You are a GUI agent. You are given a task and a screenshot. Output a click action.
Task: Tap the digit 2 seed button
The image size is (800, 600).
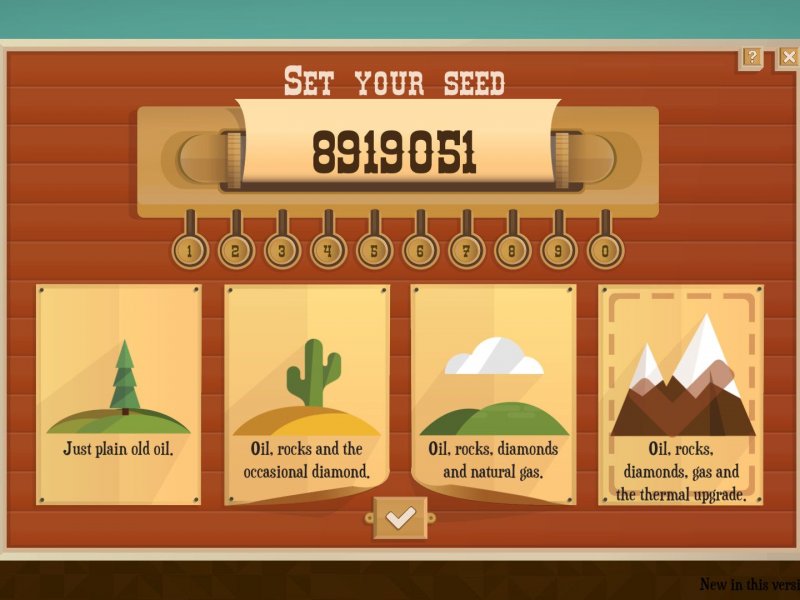(235, 251)
